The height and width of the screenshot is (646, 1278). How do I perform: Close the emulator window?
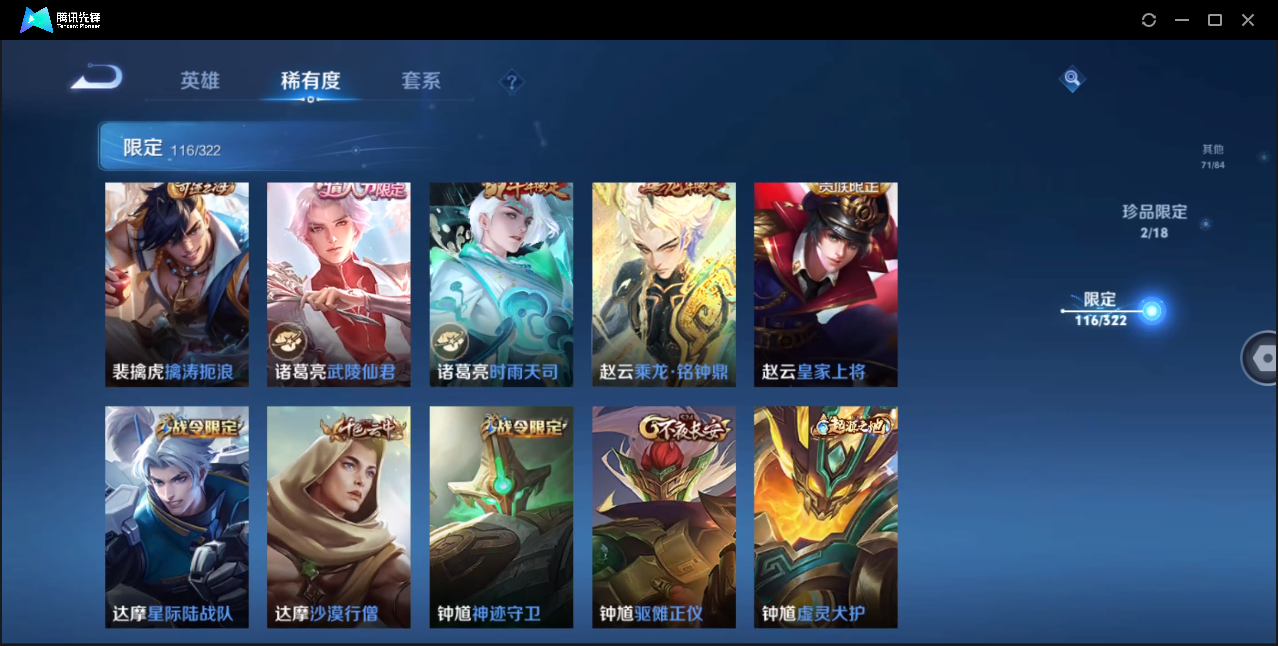point(1248,20)
